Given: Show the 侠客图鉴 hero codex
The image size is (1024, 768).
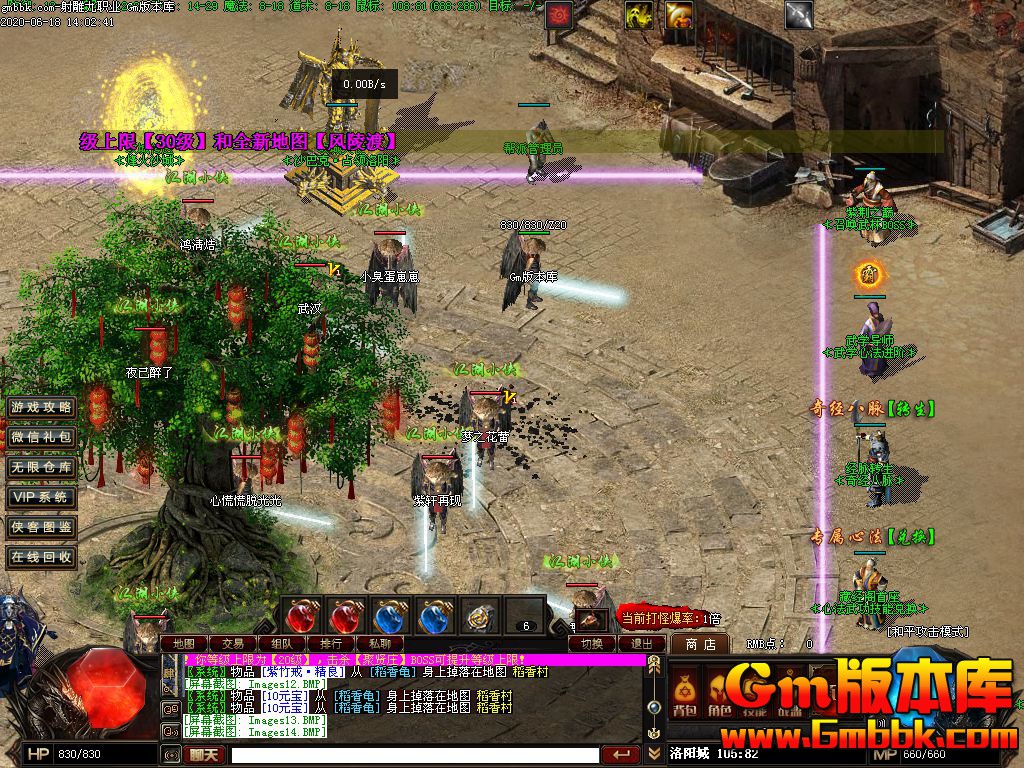Looking at the screenshot, I should [41, 527].
